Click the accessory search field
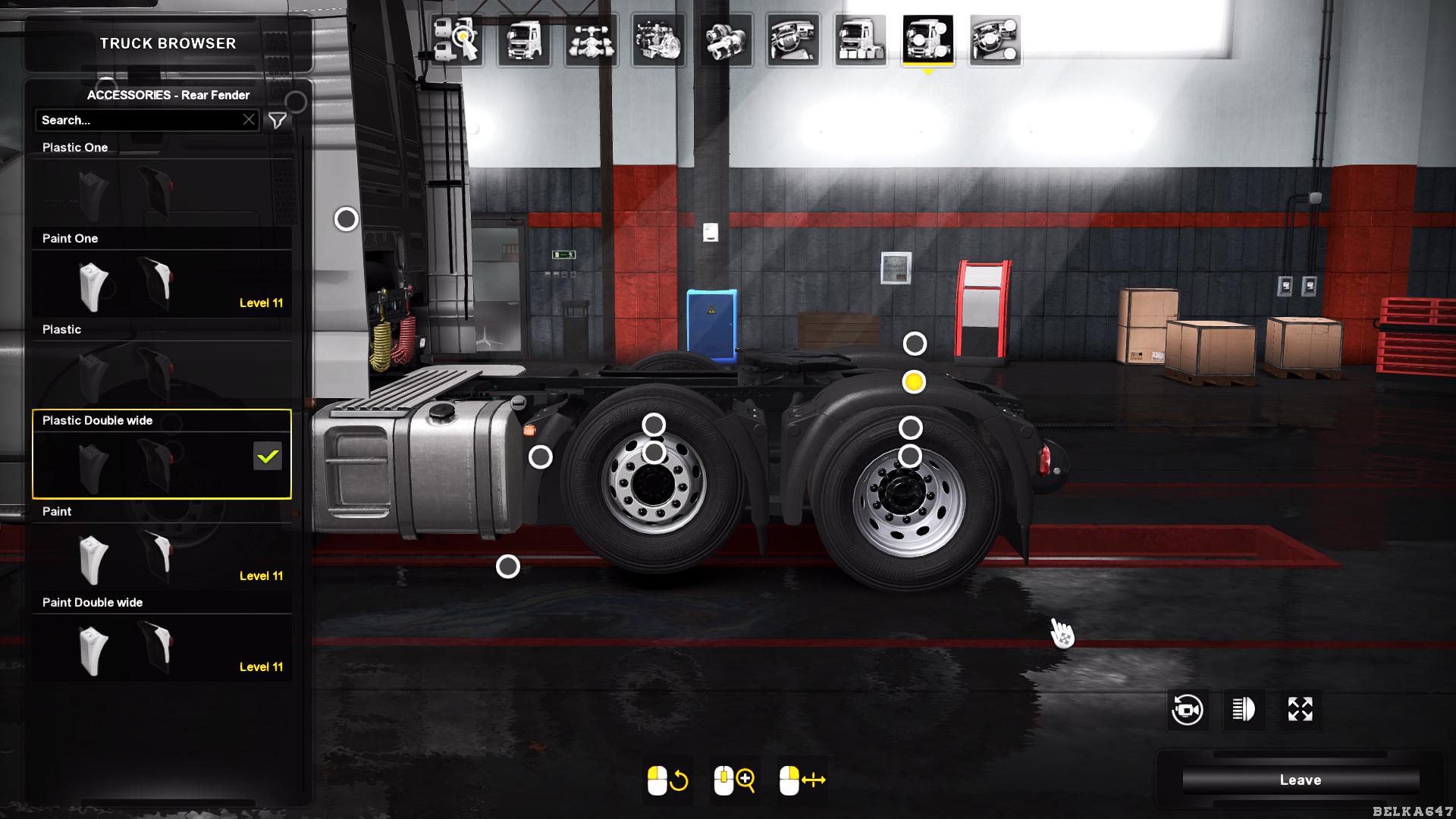The image size is (1456, 819). [140, 120]
